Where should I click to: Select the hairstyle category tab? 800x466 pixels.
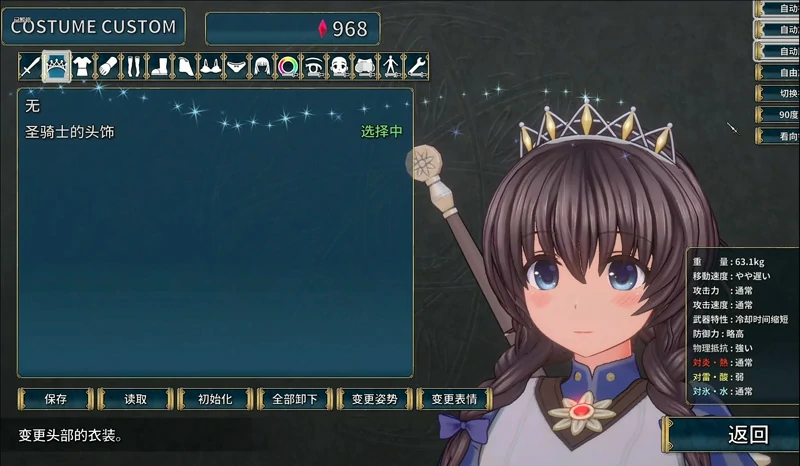[x=262, y=66]
